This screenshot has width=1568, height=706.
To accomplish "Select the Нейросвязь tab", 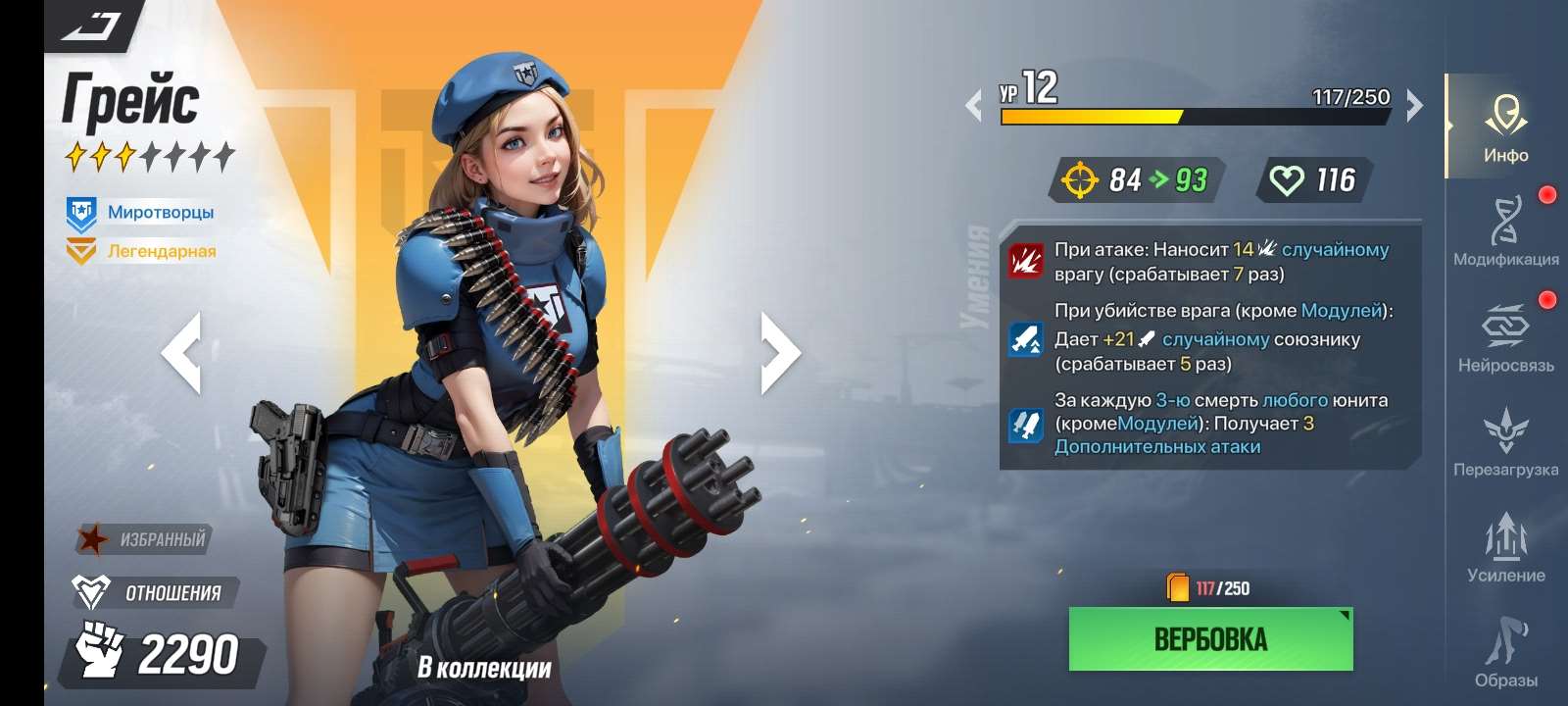I will pyautogui.click(x=1505, y=338).
